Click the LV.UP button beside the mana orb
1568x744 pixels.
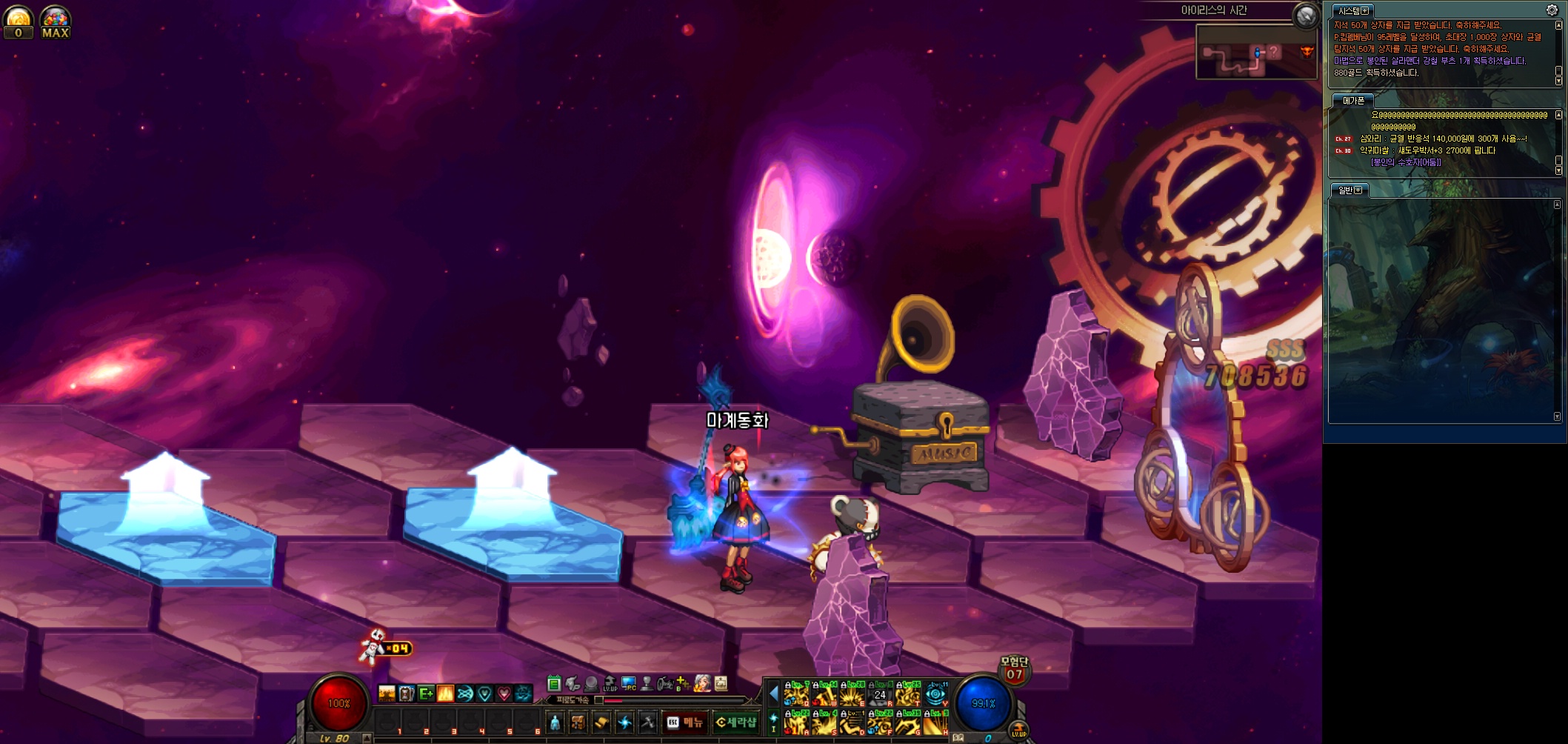(1019, 731)
